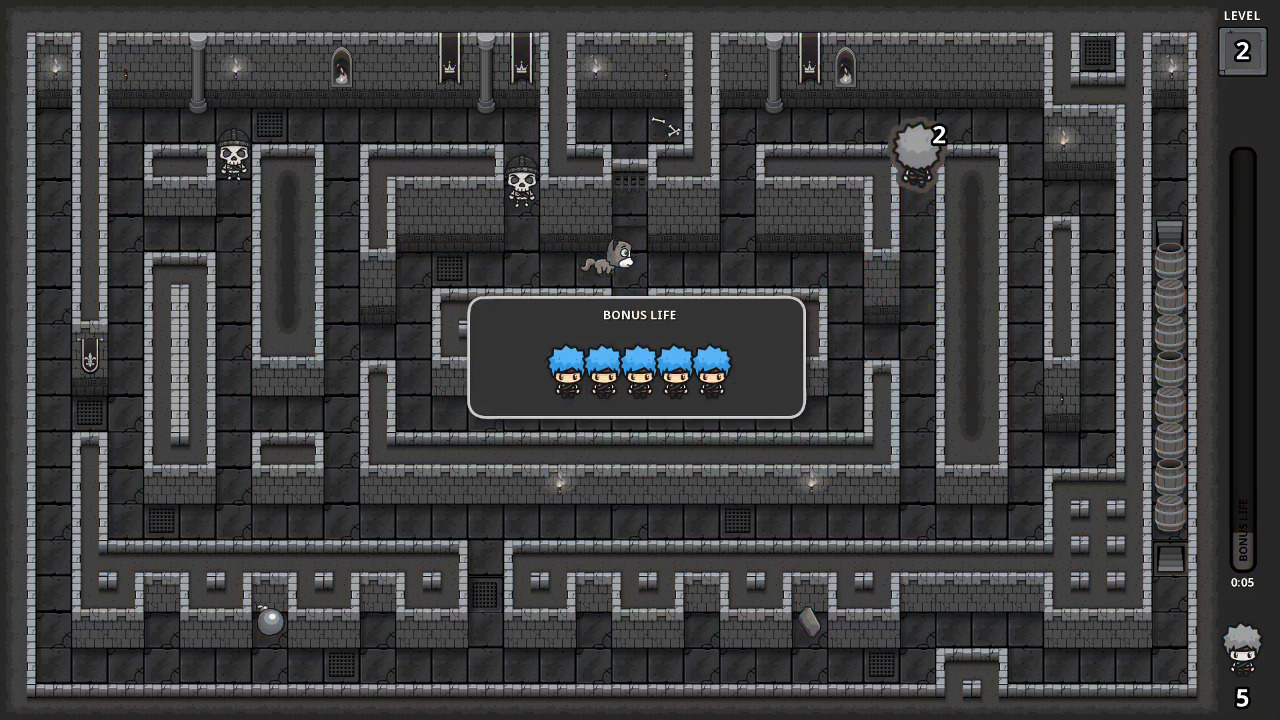Open the Level 2 indicator
Viewport: 1280px width, 720px height.
click(1241, 48)
